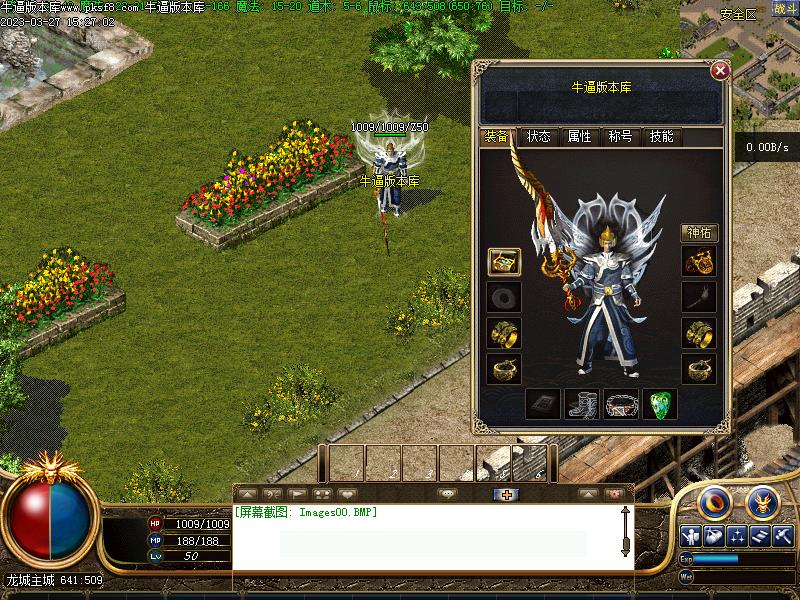Switch to the 状态 status tab

coord(539,137)
